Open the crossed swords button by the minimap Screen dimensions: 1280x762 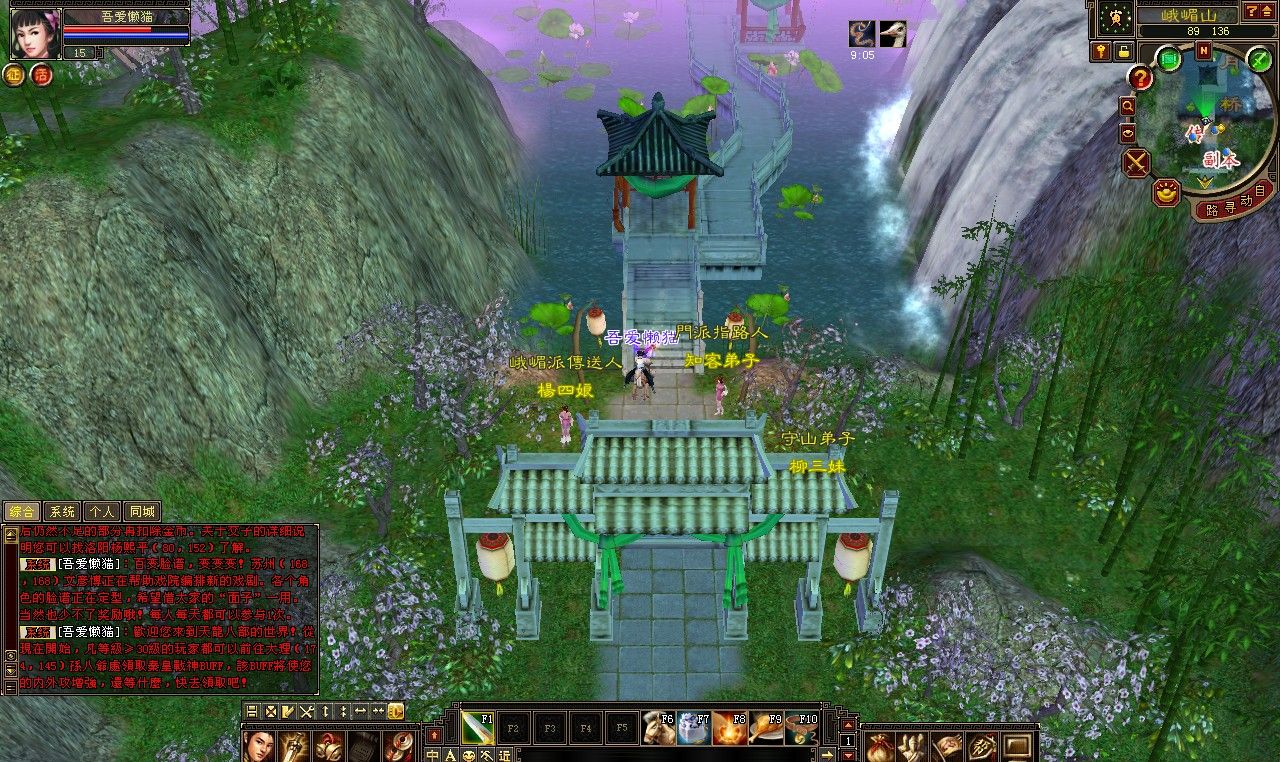[1136, 163]
